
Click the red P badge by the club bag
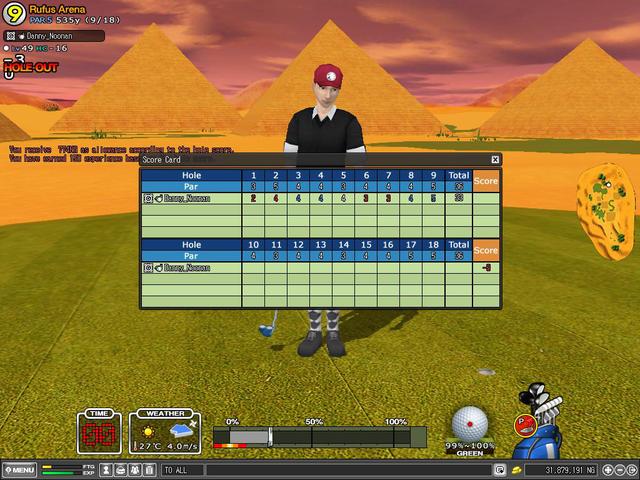point(522,424)
